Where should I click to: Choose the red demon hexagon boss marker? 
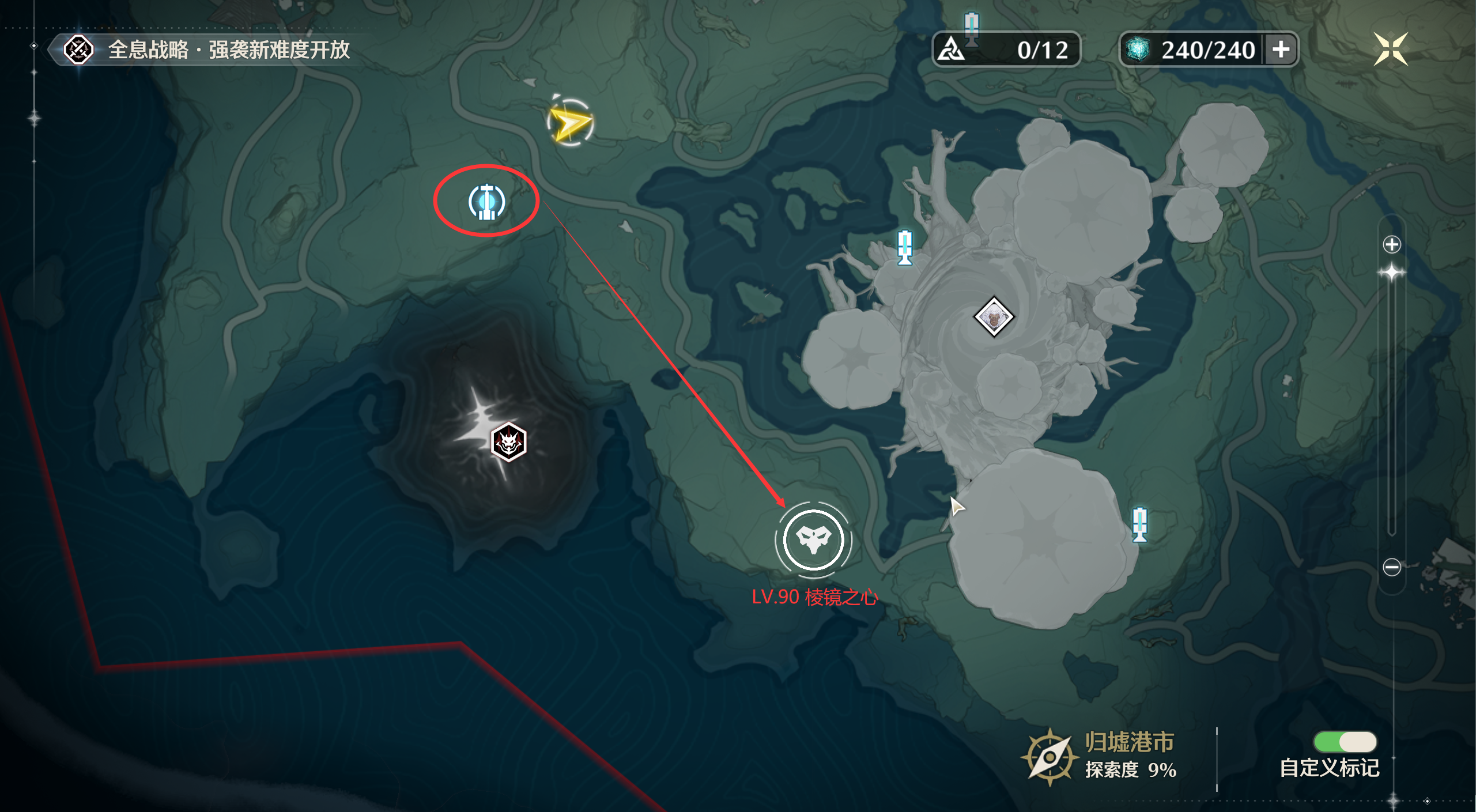pyautogui.click(x=508, y=443)
